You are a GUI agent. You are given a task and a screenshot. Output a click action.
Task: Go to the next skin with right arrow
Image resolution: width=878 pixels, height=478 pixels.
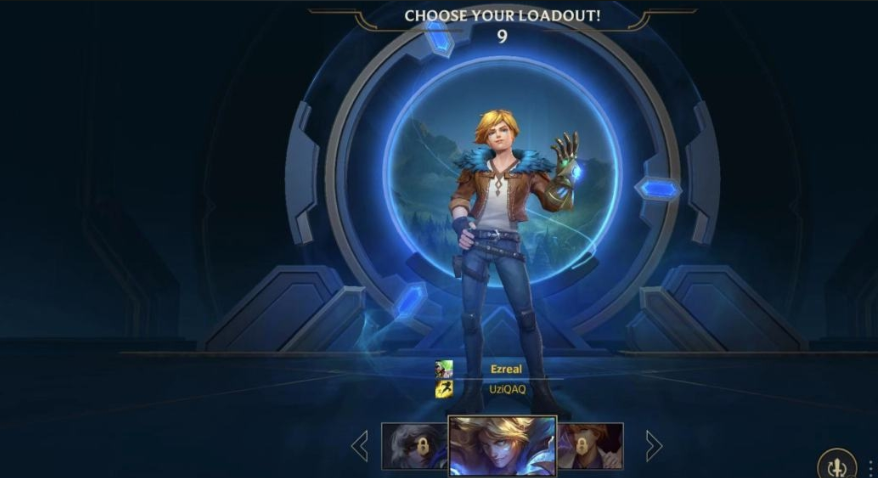point(653,446)
